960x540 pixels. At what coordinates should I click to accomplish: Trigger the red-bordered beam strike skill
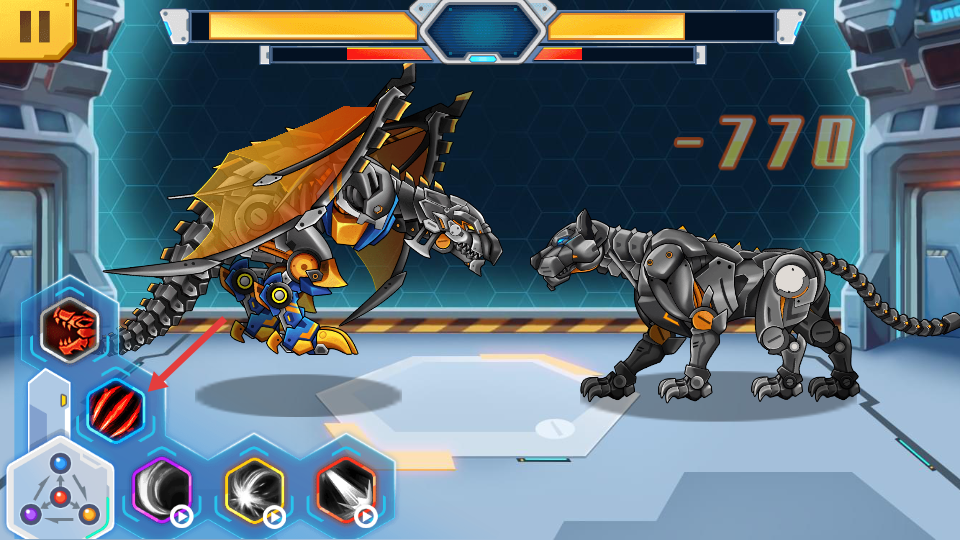(346, 490)
